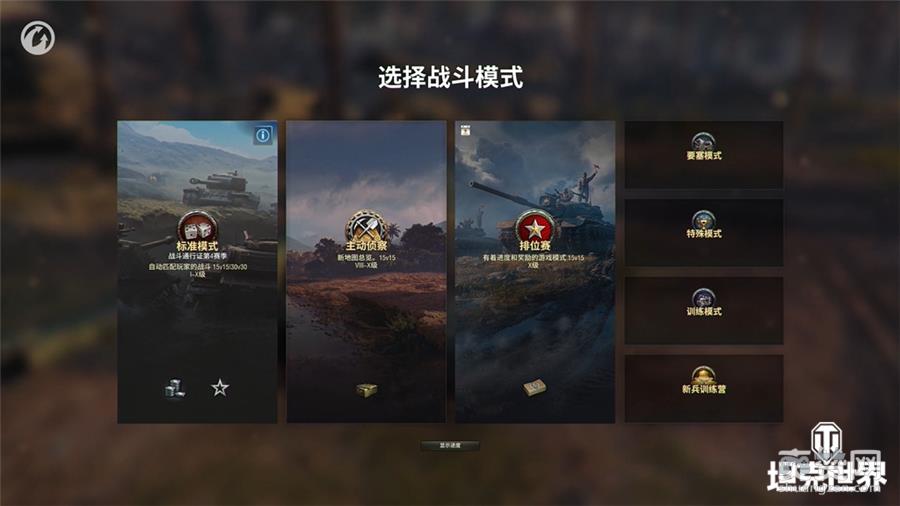Screen dimensions: 900x506
Task: Select the star icon on 标准模式 card
Action: tap(220, 388)
